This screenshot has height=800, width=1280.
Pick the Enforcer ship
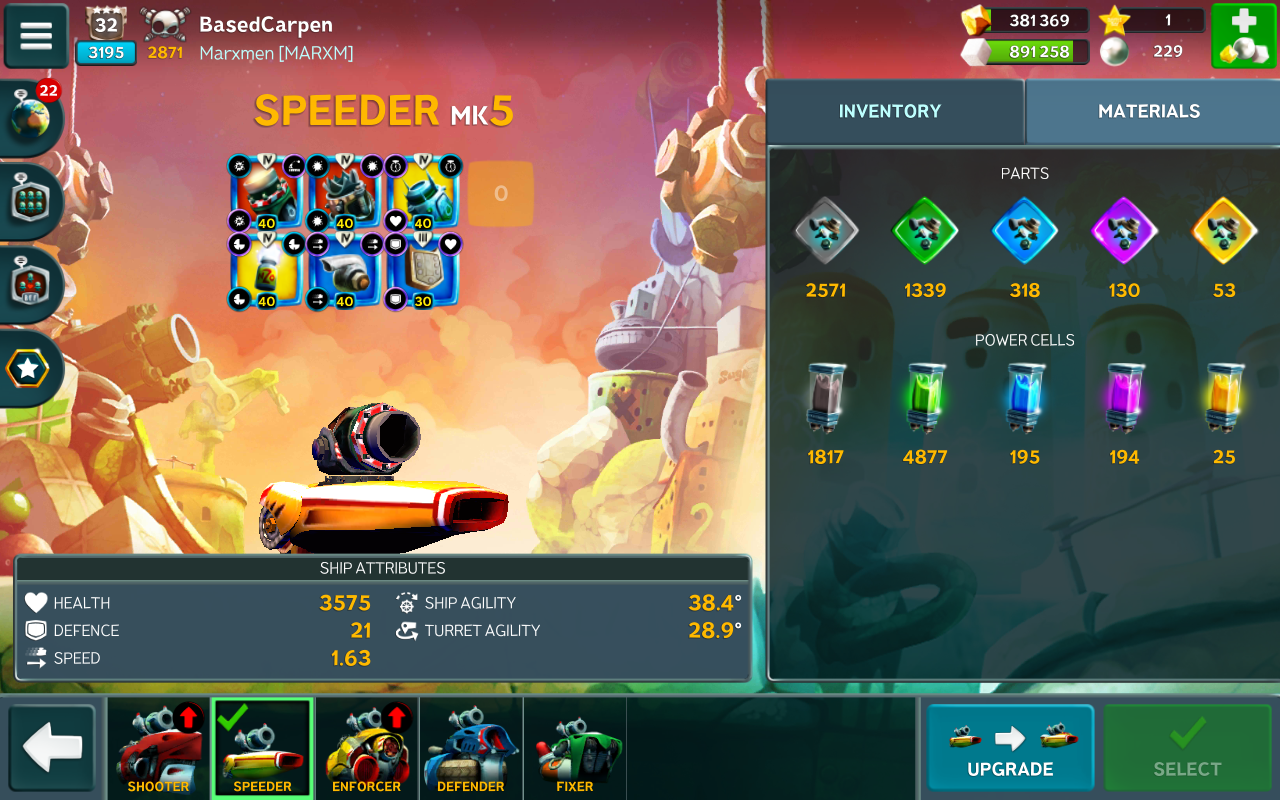(366, 748)
